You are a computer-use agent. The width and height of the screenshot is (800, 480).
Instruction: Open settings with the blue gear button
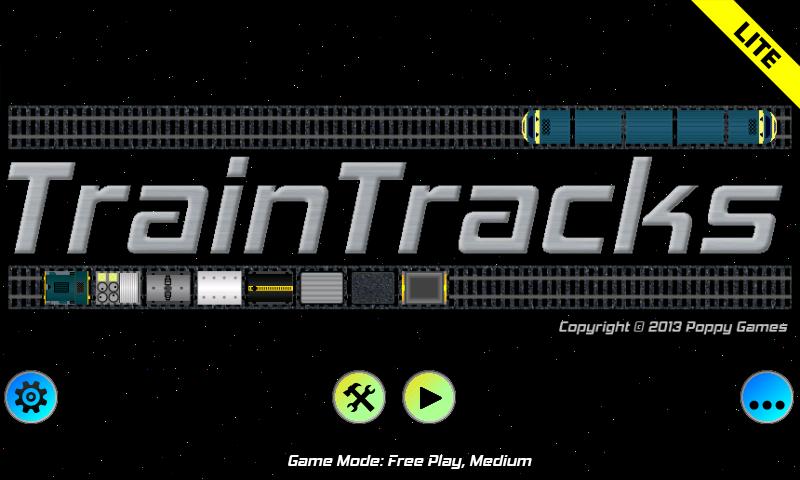click(x=31, y=397)
